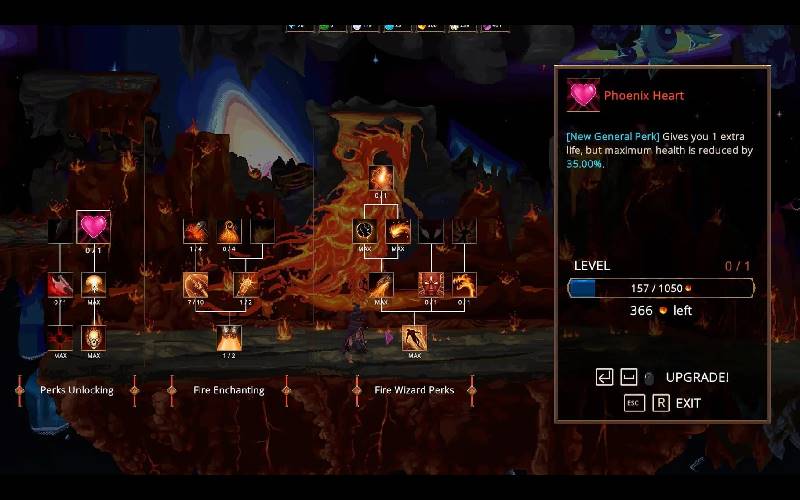Pick the bottom Fire Enchanting node at 1/2

coord(229,338)
